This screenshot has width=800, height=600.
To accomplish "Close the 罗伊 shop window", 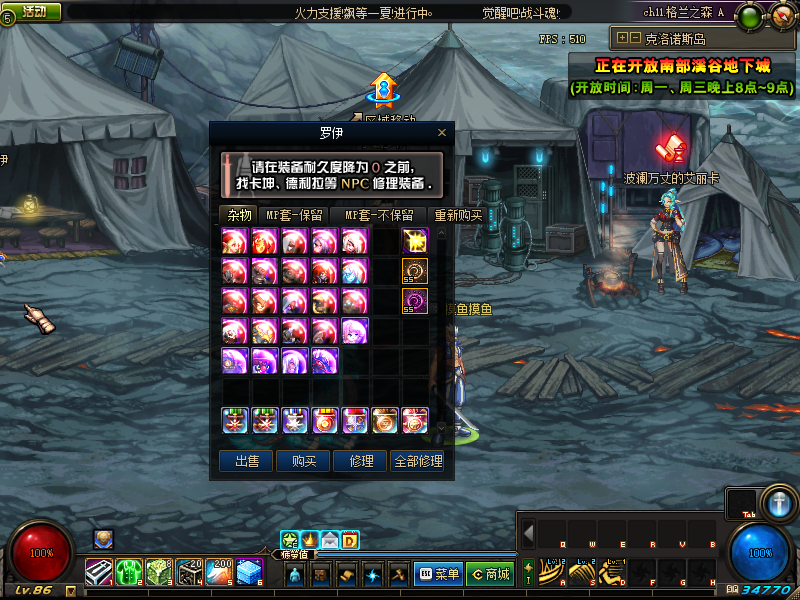I will coord(442,132).
